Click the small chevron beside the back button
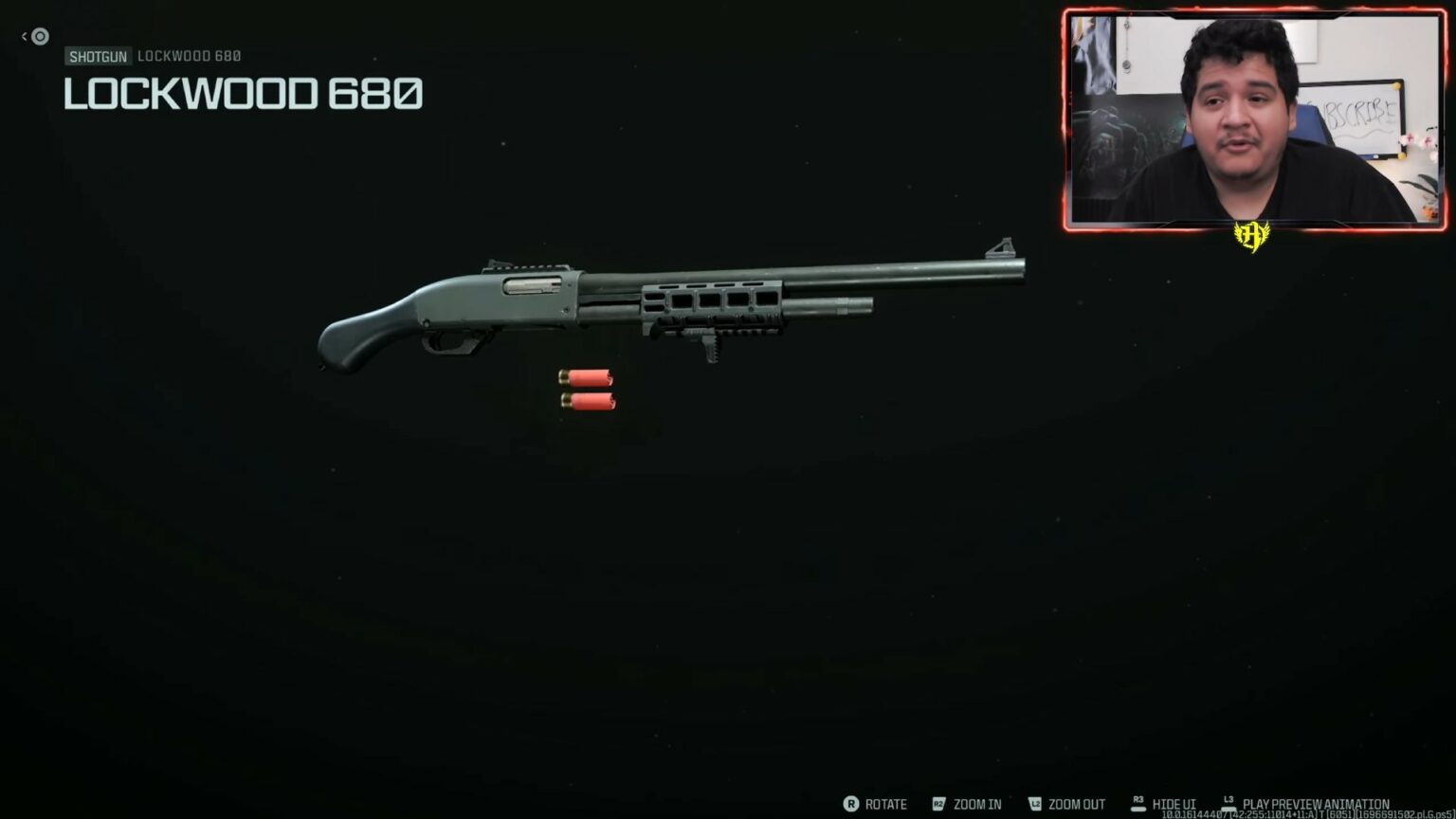 click(x=24, y=36)
